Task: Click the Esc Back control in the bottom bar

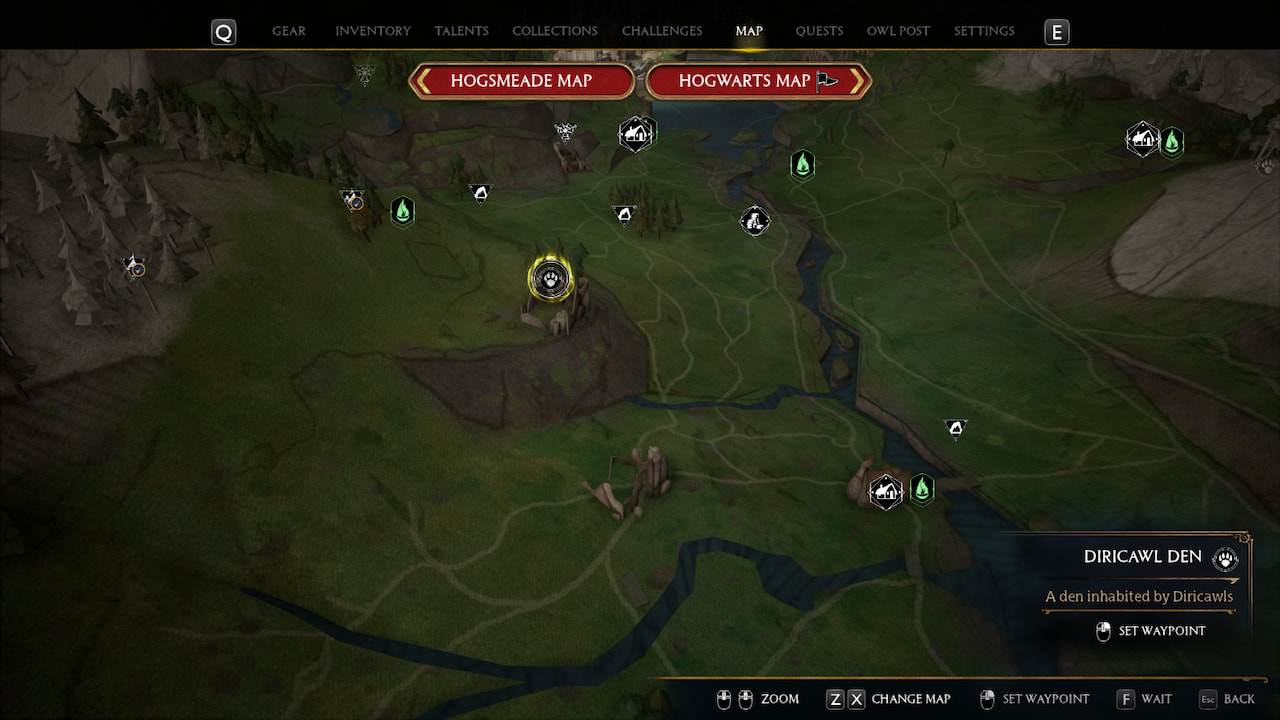Action: (1227, 699)
